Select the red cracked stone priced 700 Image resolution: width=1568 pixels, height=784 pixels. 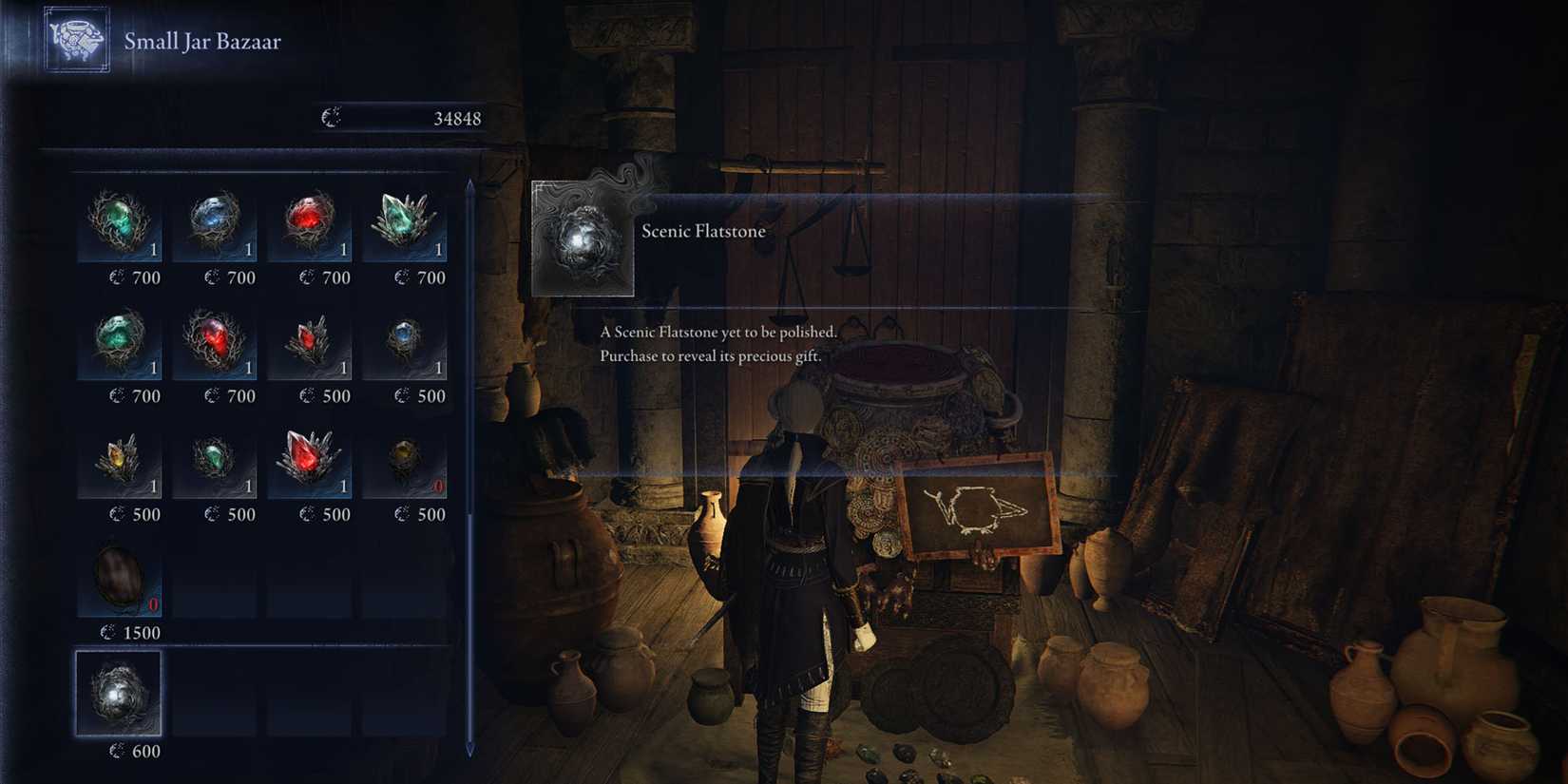[x=219, y=342]
